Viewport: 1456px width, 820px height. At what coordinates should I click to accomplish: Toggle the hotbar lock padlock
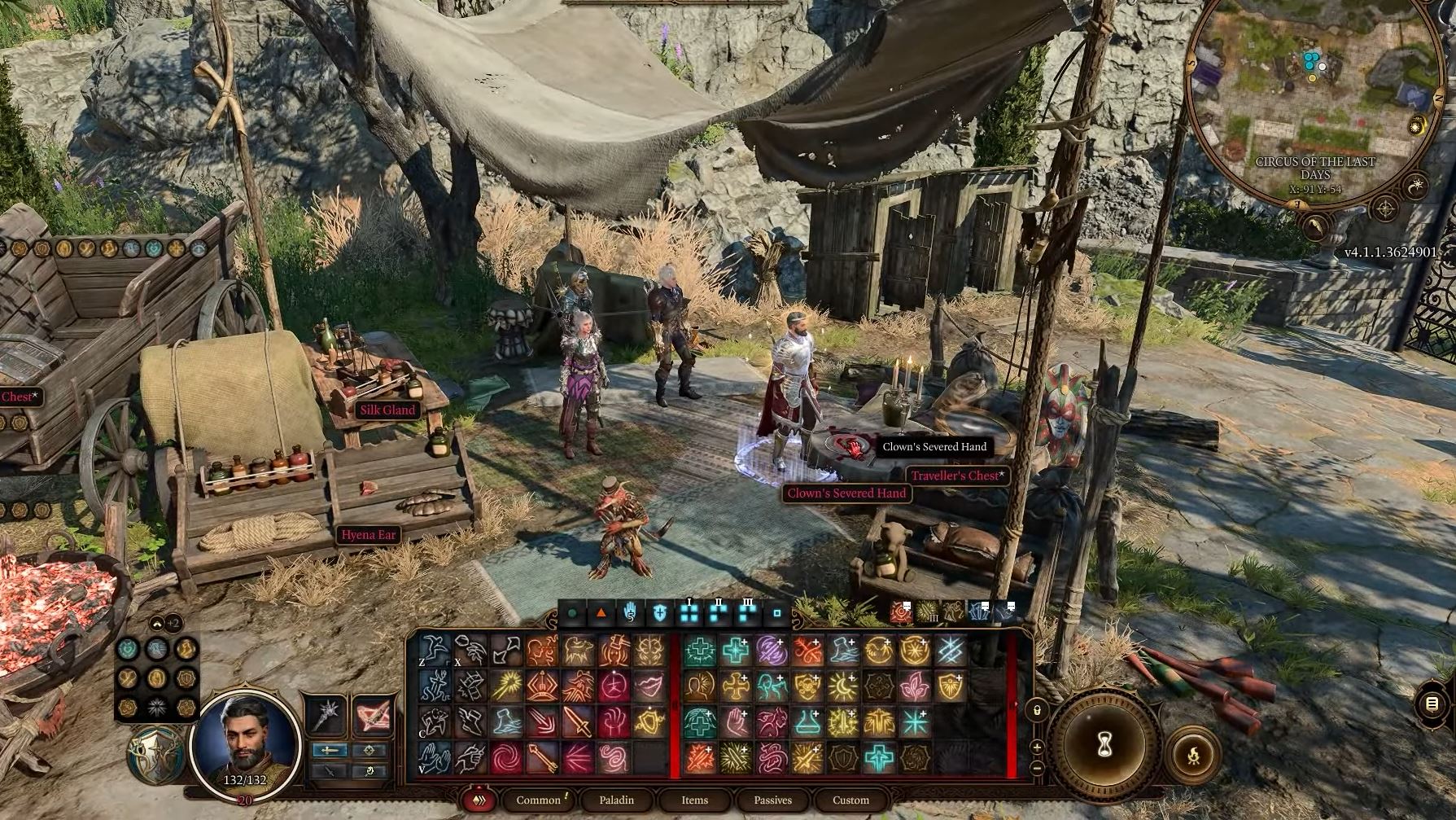pos(1038,710)
